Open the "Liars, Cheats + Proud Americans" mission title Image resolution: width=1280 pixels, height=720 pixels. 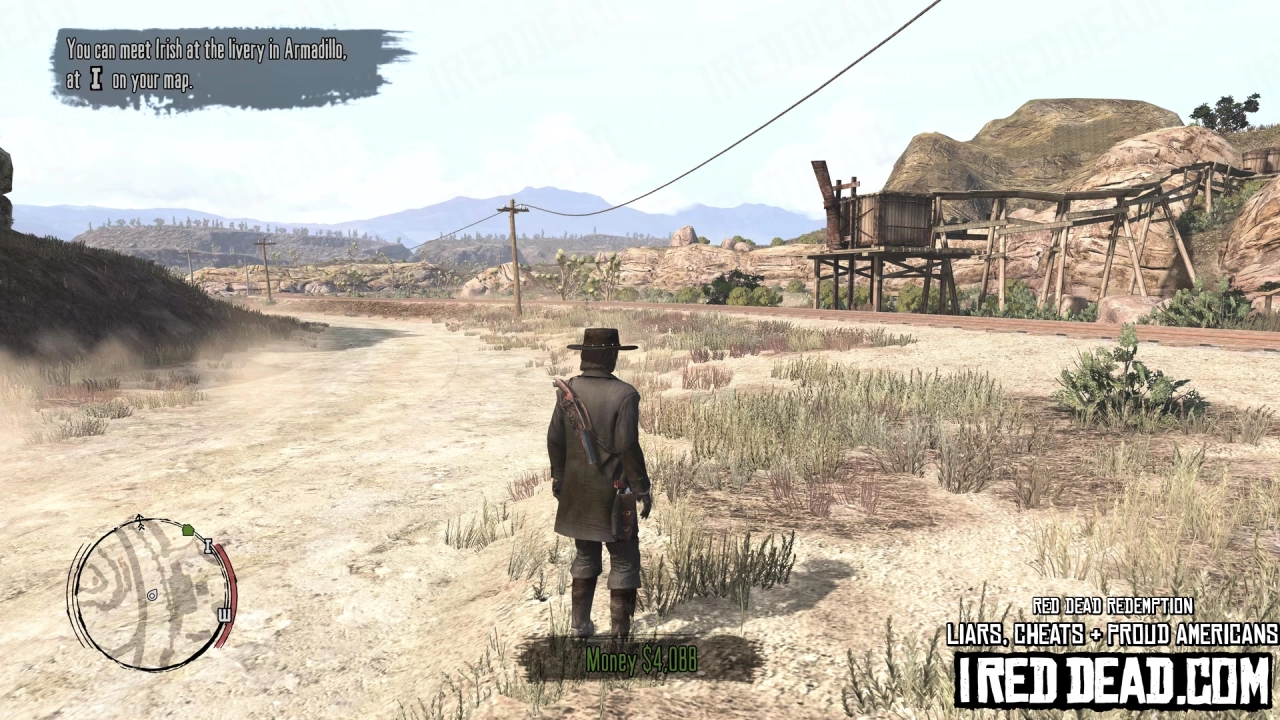click(1110, 633)
